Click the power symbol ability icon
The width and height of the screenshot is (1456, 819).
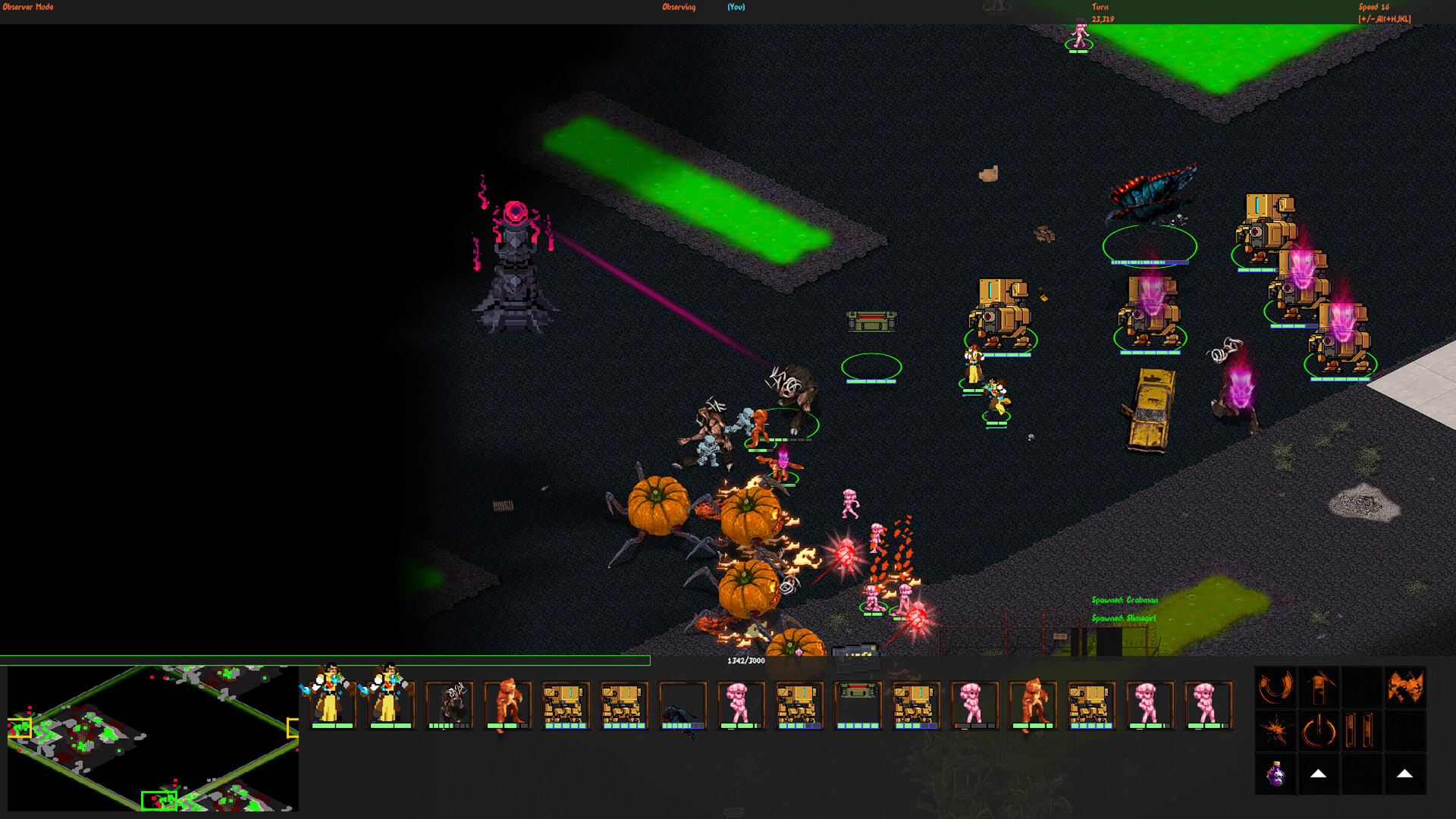(x=1318, y=730)
